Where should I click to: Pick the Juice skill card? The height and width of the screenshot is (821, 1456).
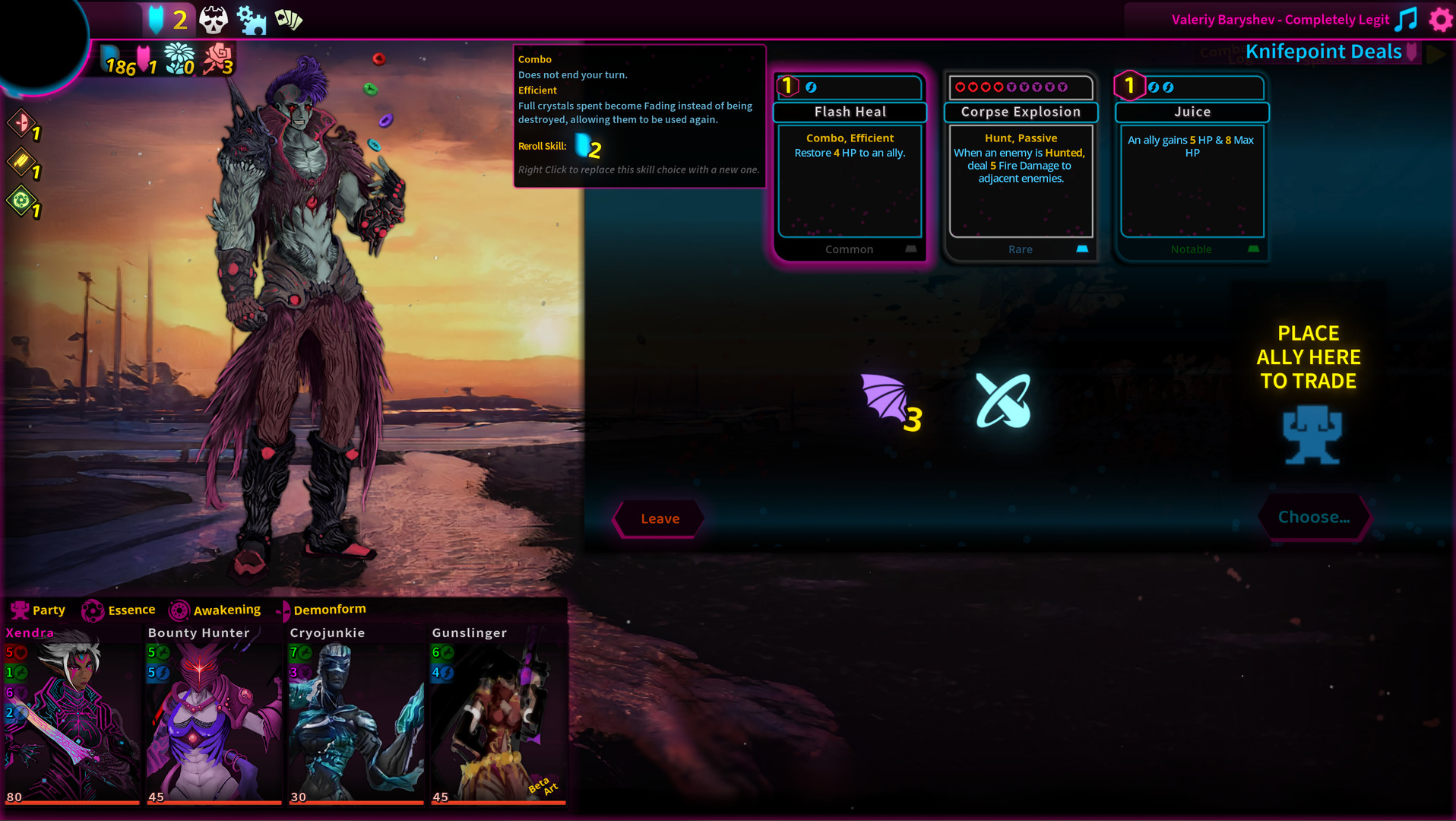click(1192, 169)
